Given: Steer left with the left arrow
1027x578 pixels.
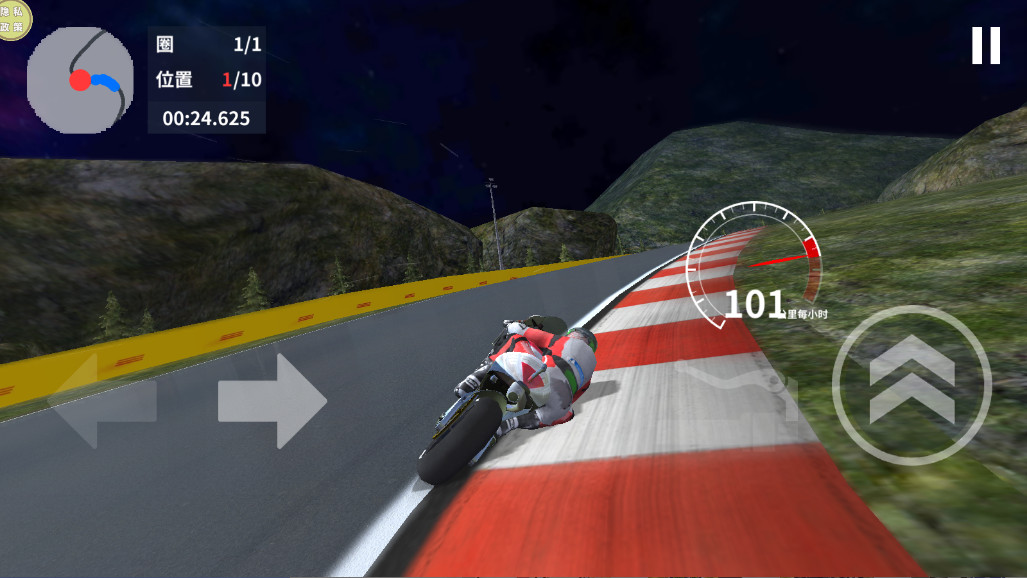Looking at the screenshot, I should pyautogui.click(x=102, y=401).
